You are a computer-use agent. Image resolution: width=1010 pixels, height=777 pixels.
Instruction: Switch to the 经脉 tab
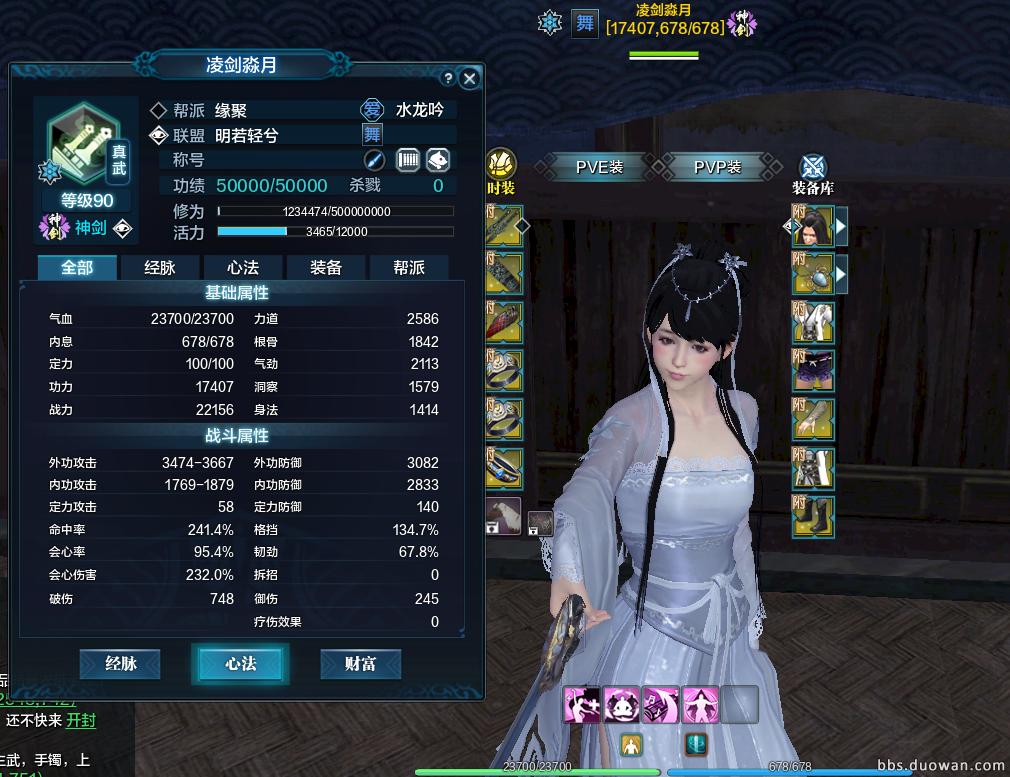(160, 267)
